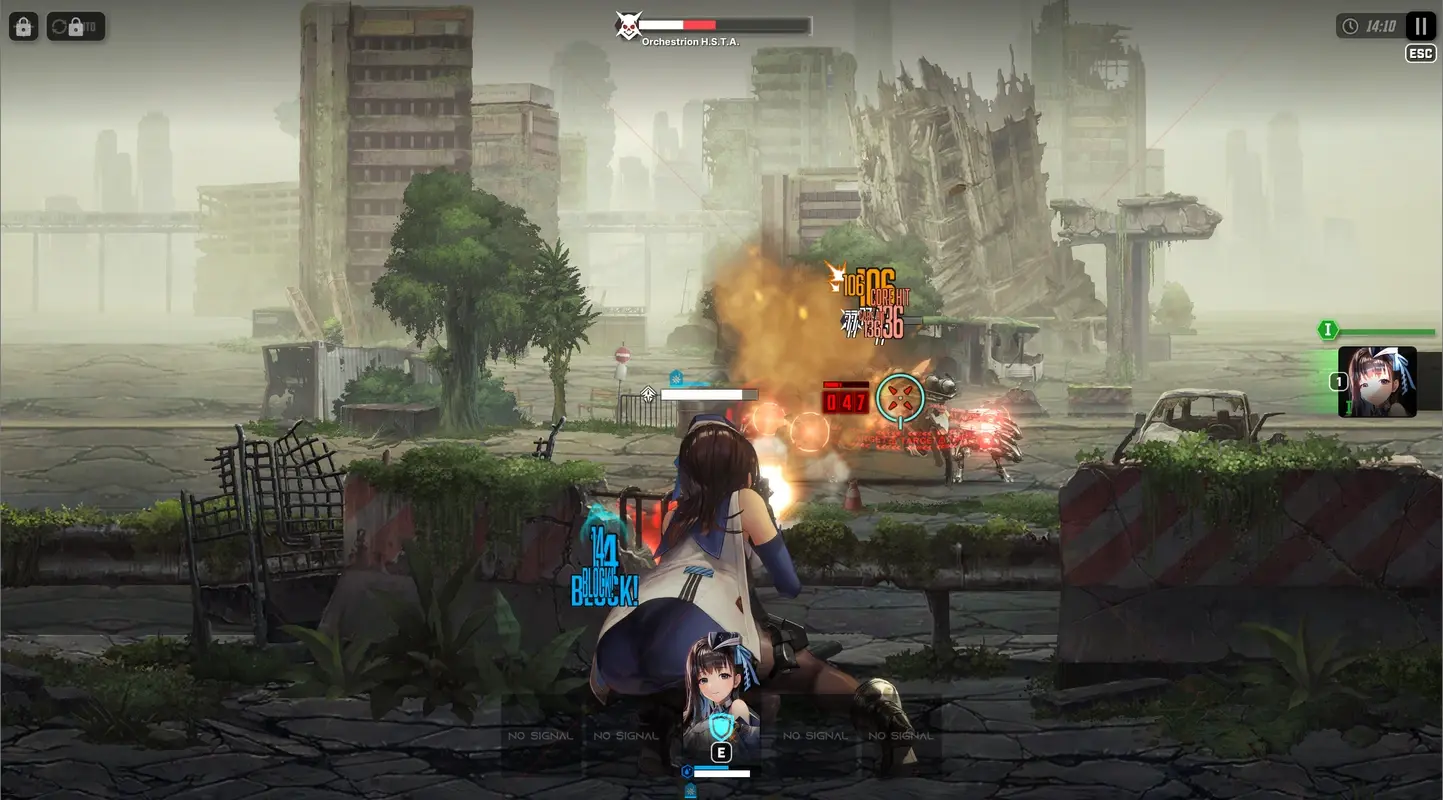Select the shield skill icon above the E key

point(720,725)
